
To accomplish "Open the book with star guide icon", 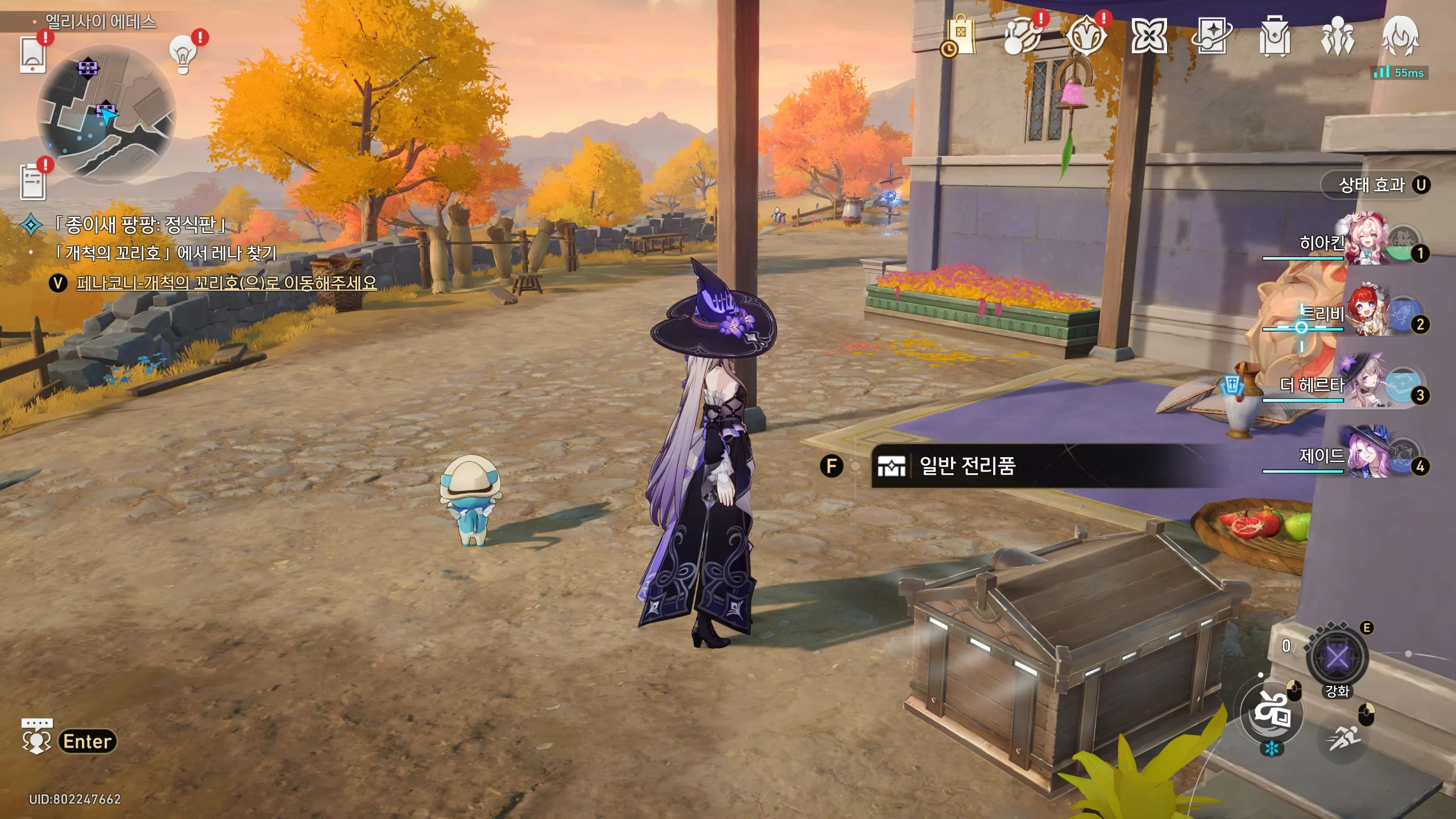I will 1212,36.
